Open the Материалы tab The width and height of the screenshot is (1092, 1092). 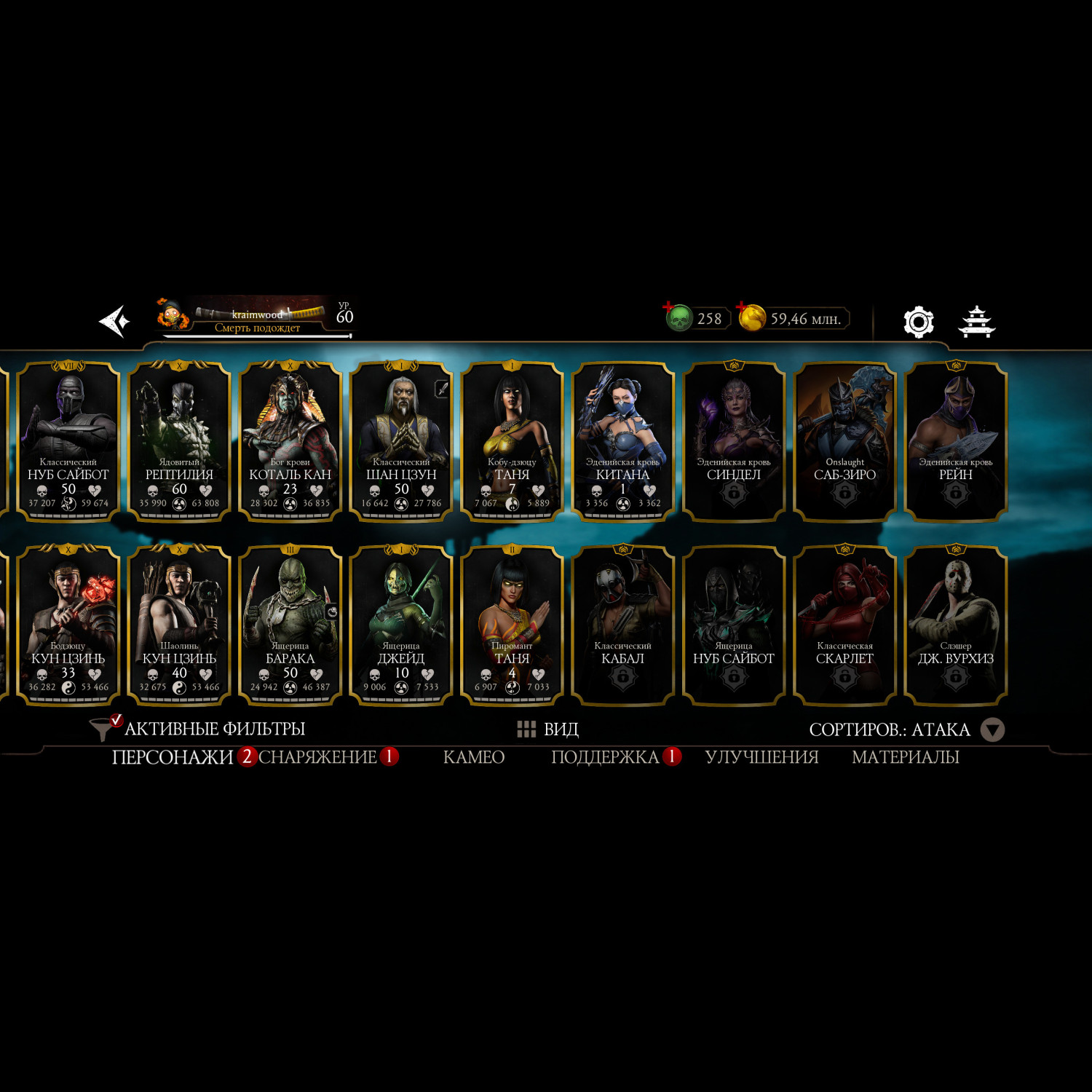click(x=905, y=757)
